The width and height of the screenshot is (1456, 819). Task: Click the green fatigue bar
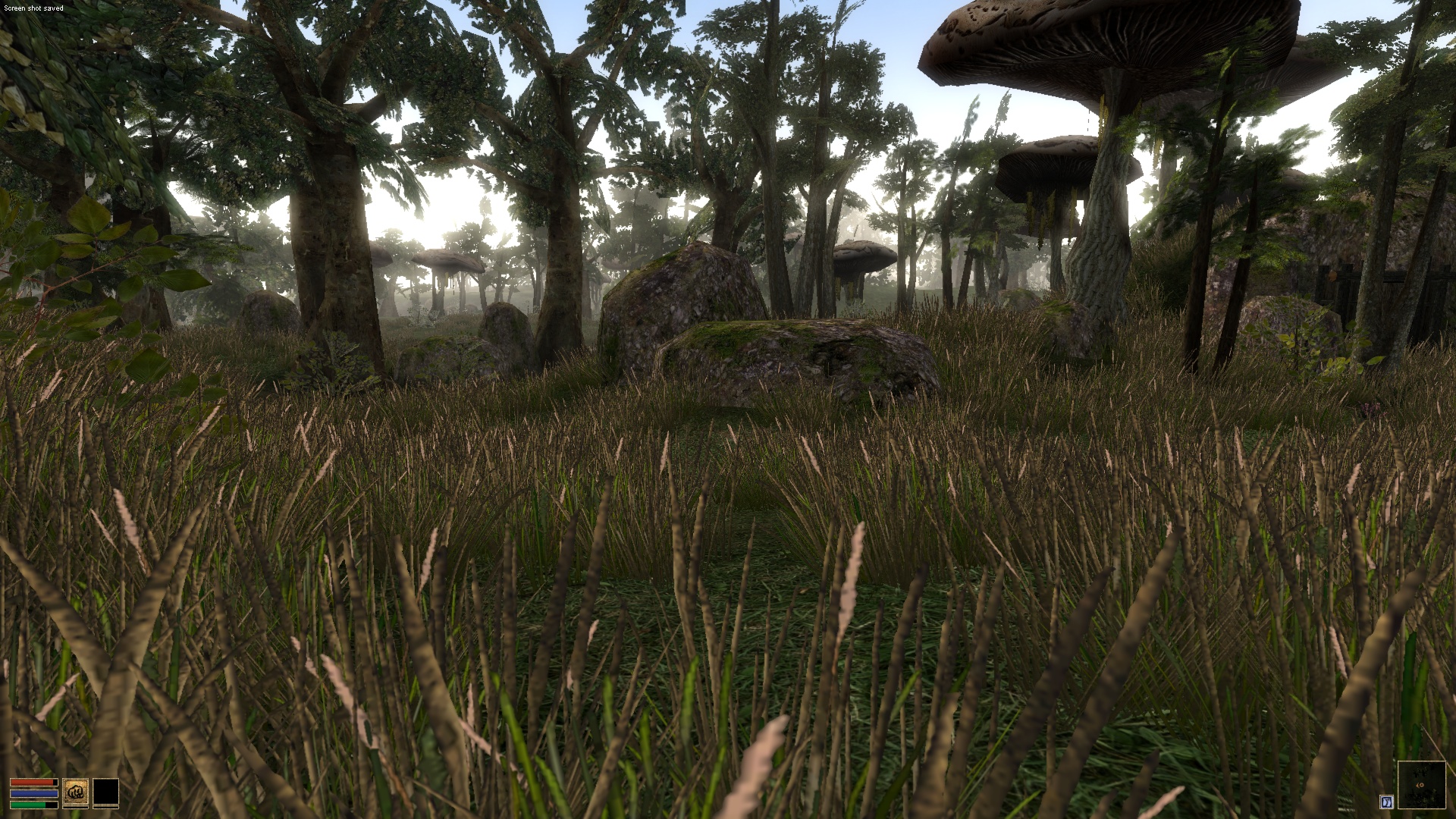pyautogui.click(x=33, y=805)
